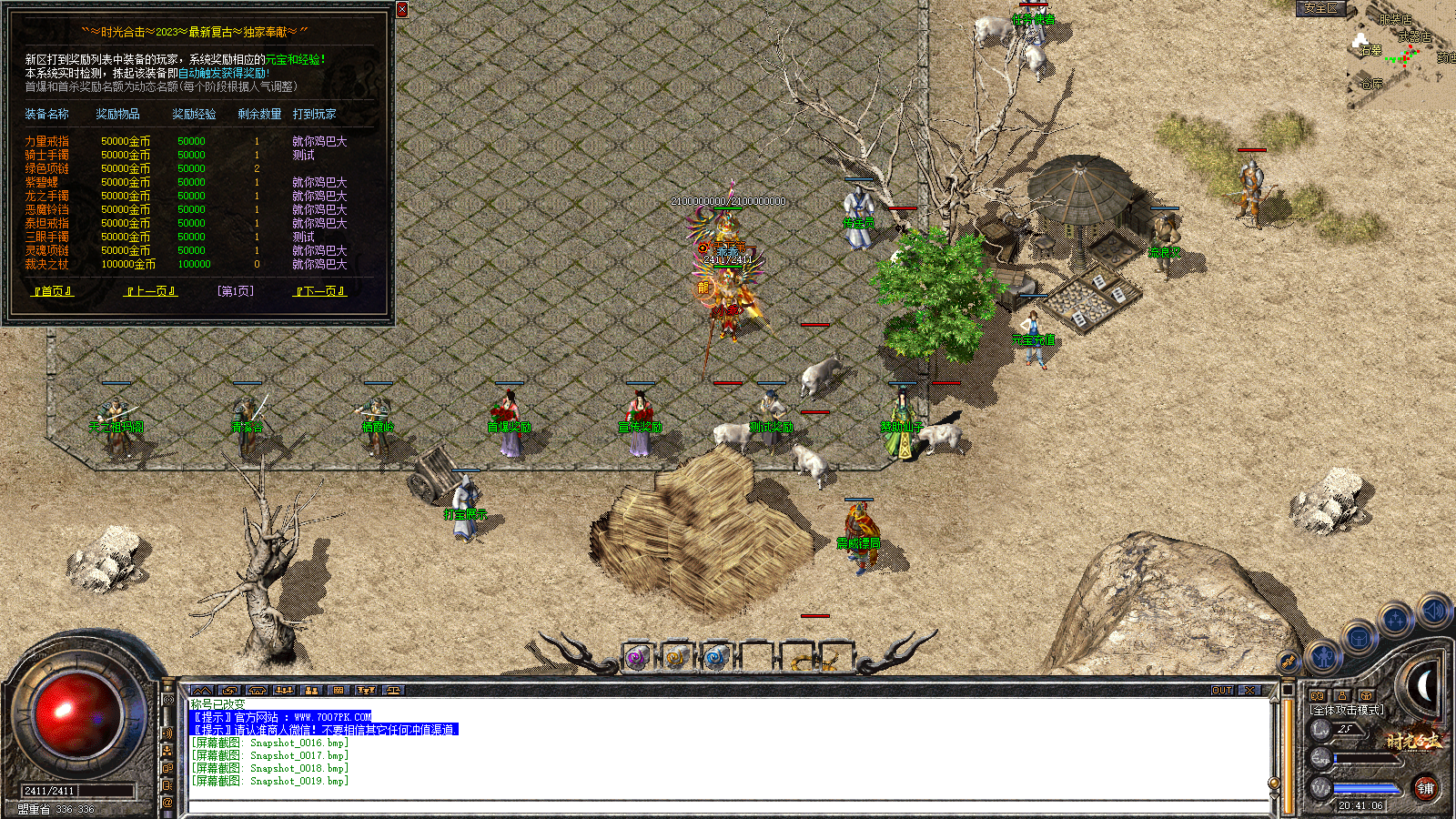This screenshot has height=819, width=1456.
Task: Click the up chevron icon in the chat toolbar
Action: click(203, 690)
